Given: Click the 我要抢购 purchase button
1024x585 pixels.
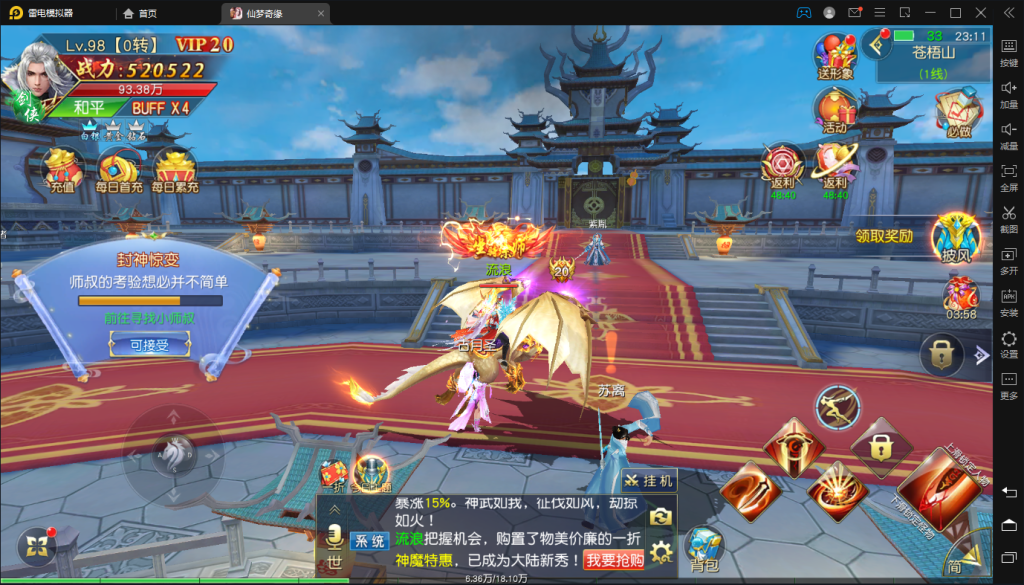Looking at the screenshot, I should coord(614,560).
